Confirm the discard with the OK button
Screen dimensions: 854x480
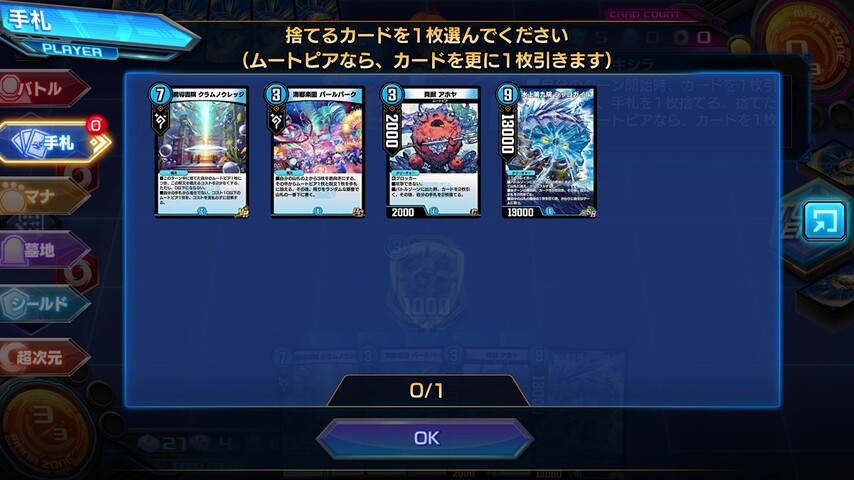tap(426, 438)
